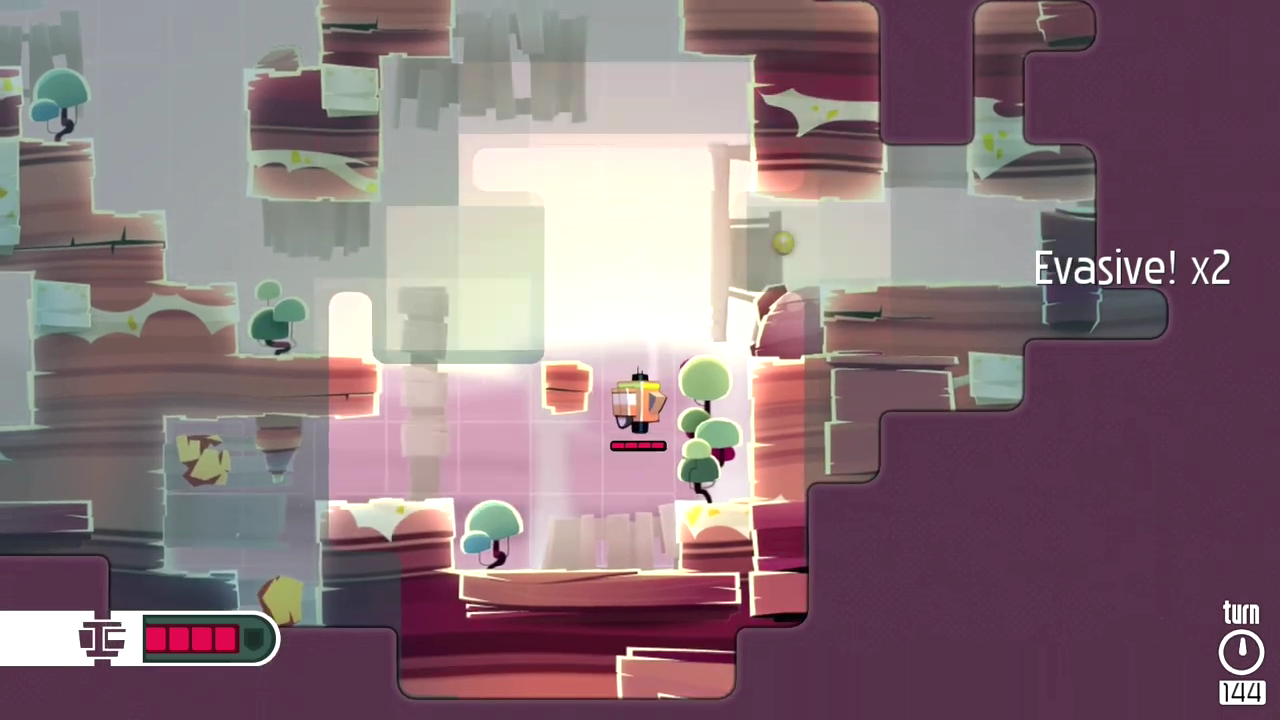Image resolution: width=1280 pixels, height=720 pixels.
Task: Click the 'turn' label in the corner
Action: coord(1241,612)
